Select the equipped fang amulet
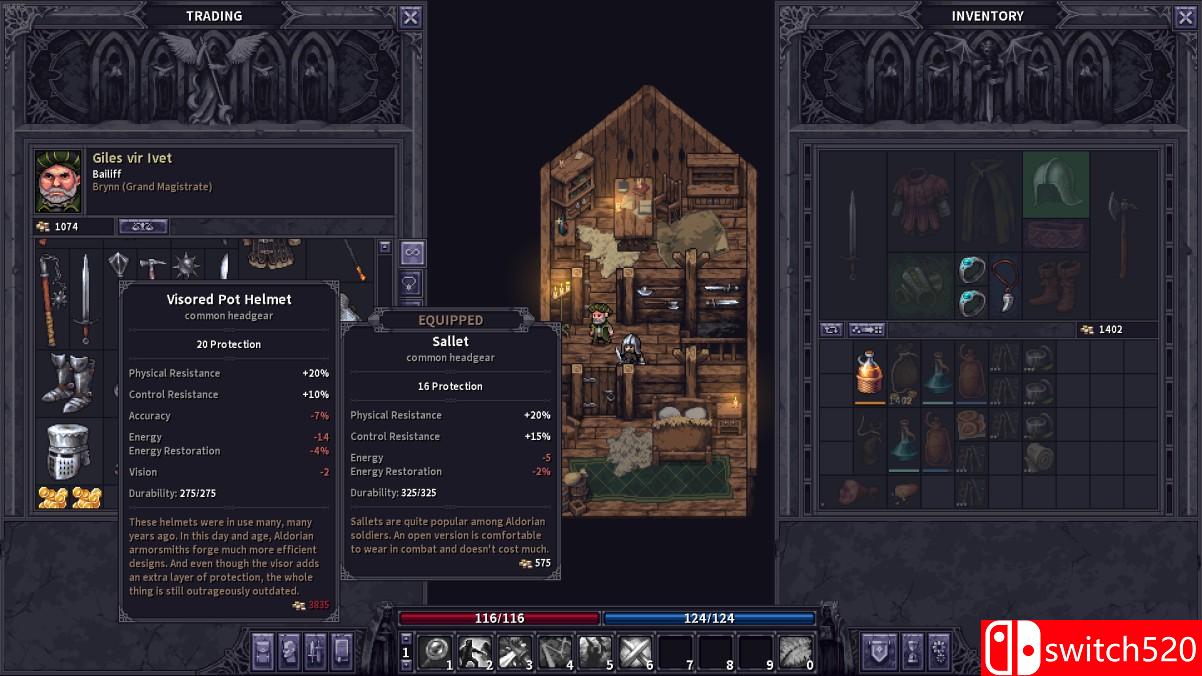This screenshot has height=676, width=1202. click(1005, 285)
